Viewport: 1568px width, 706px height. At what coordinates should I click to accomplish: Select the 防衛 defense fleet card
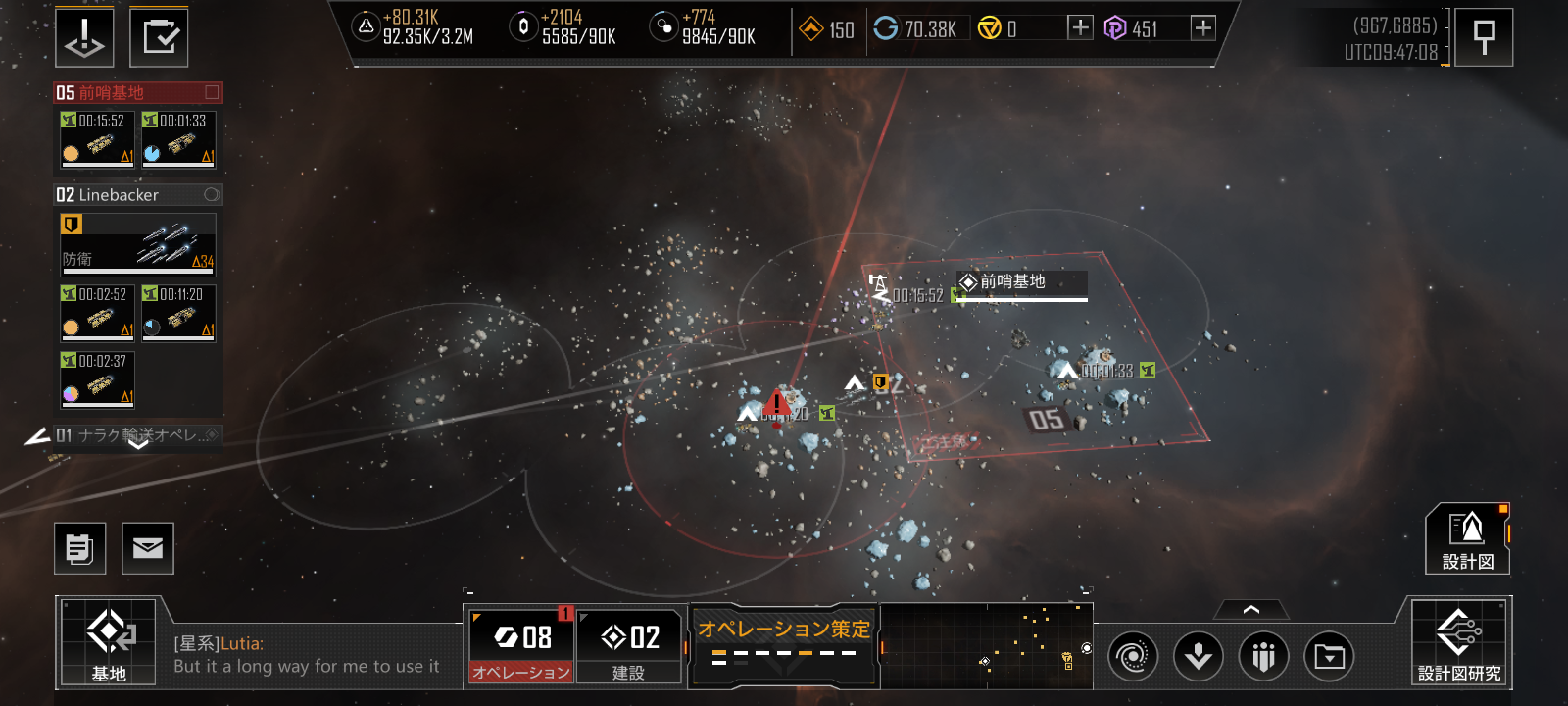(x=137, y=243)
